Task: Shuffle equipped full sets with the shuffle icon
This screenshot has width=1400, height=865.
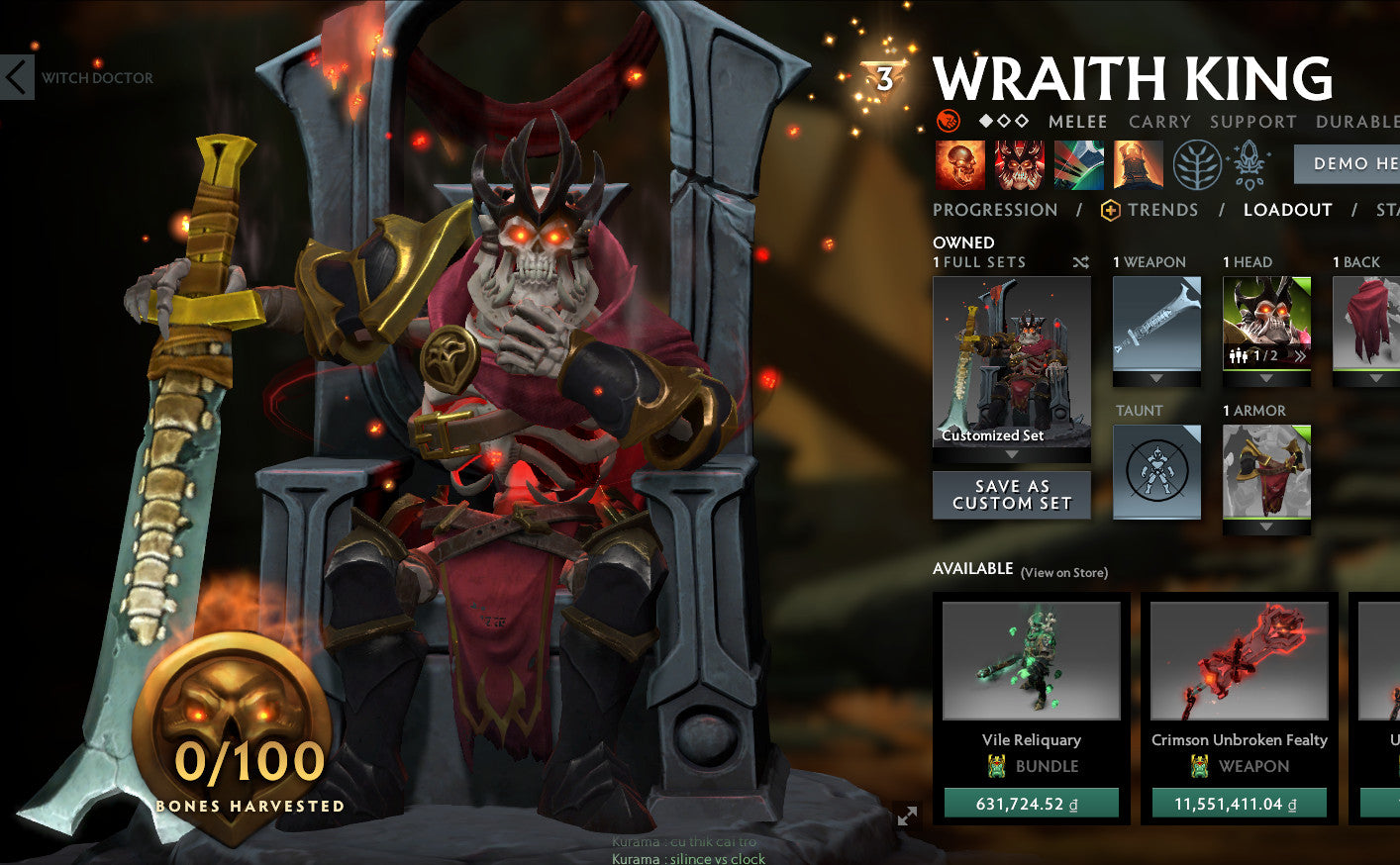Action: 1081,262
